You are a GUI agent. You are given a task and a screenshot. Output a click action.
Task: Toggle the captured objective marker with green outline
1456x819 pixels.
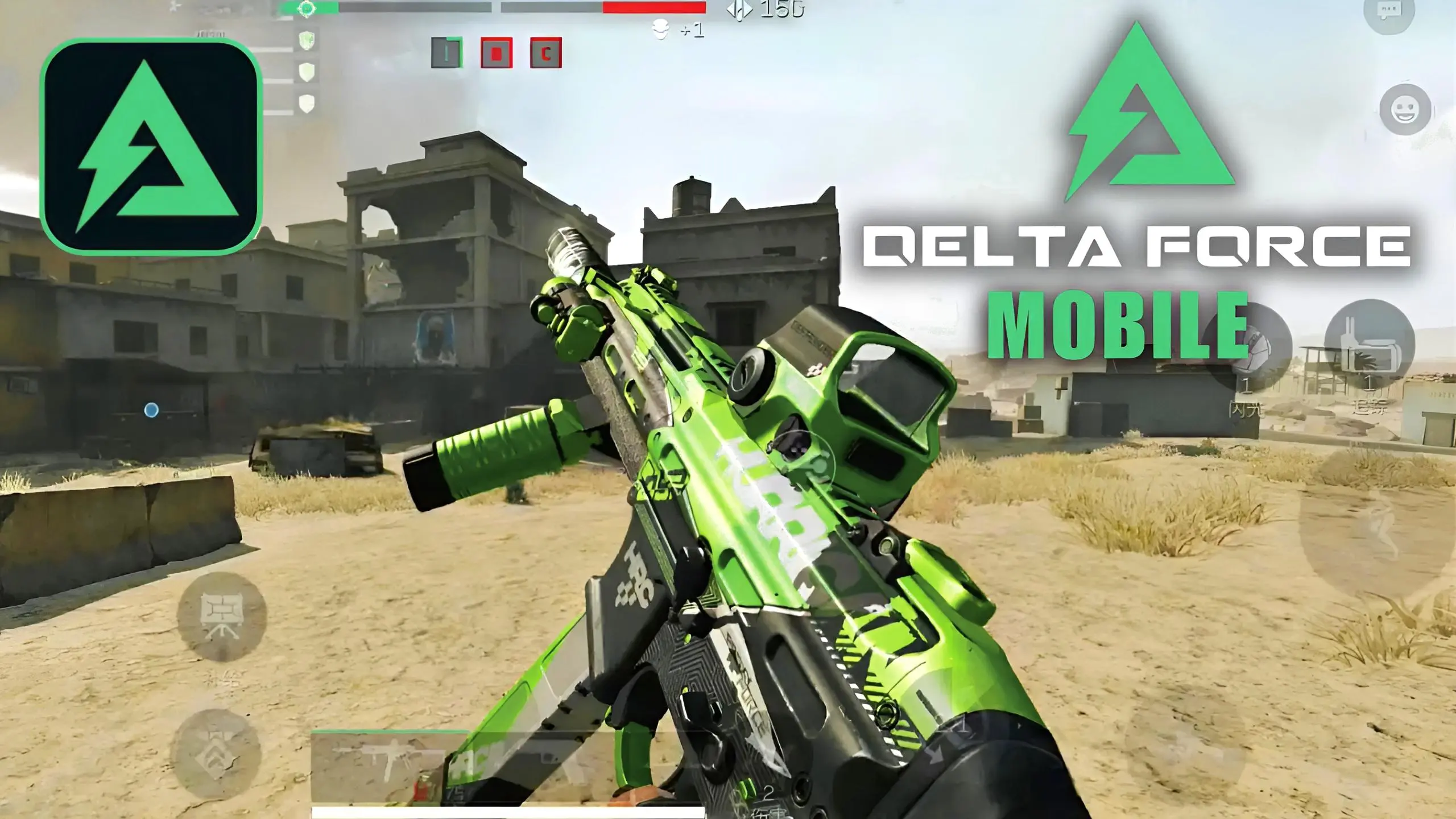(x=446, y=54)
